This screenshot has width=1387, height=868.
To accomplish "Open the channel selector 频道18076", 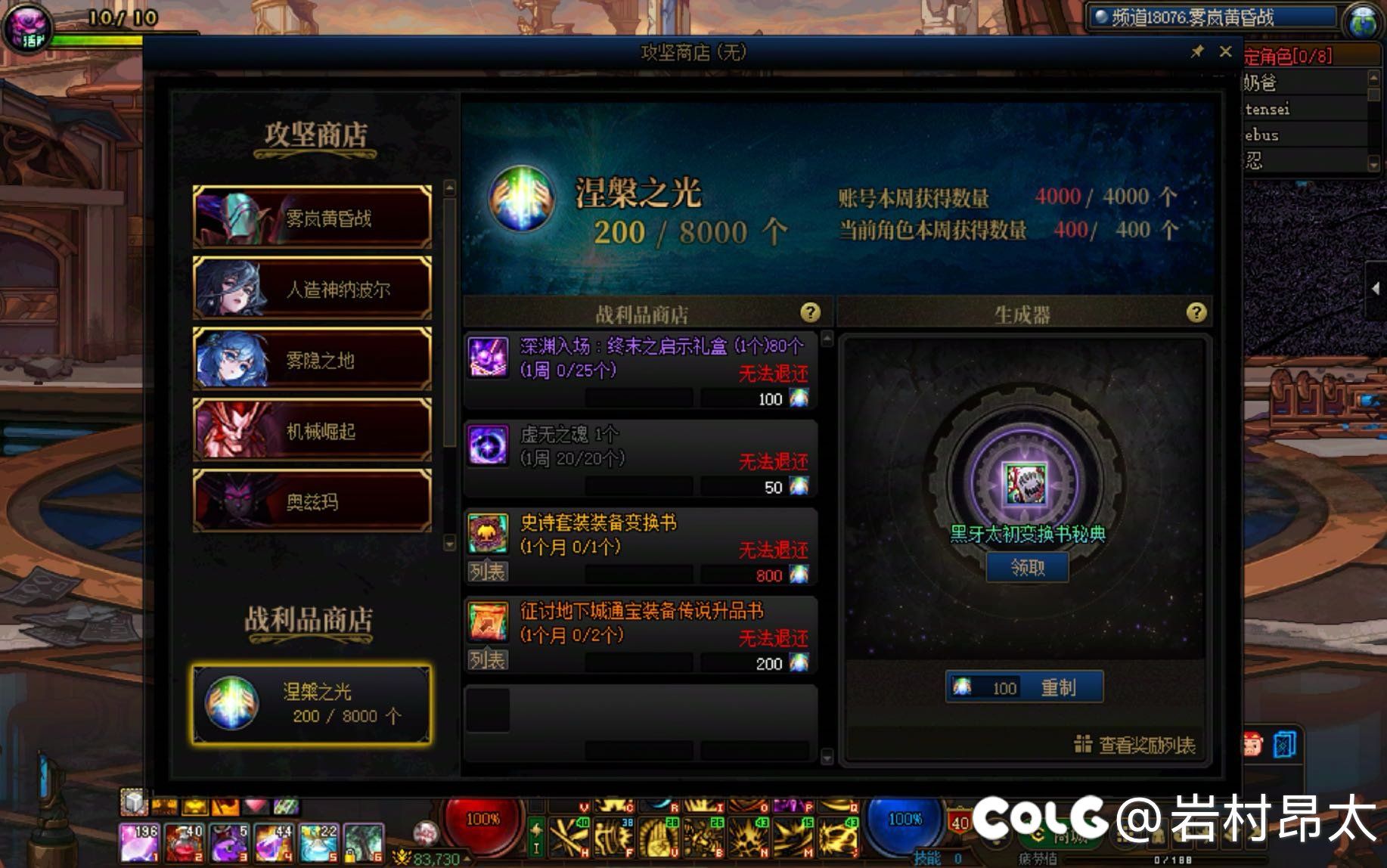I will [1210, 17].
